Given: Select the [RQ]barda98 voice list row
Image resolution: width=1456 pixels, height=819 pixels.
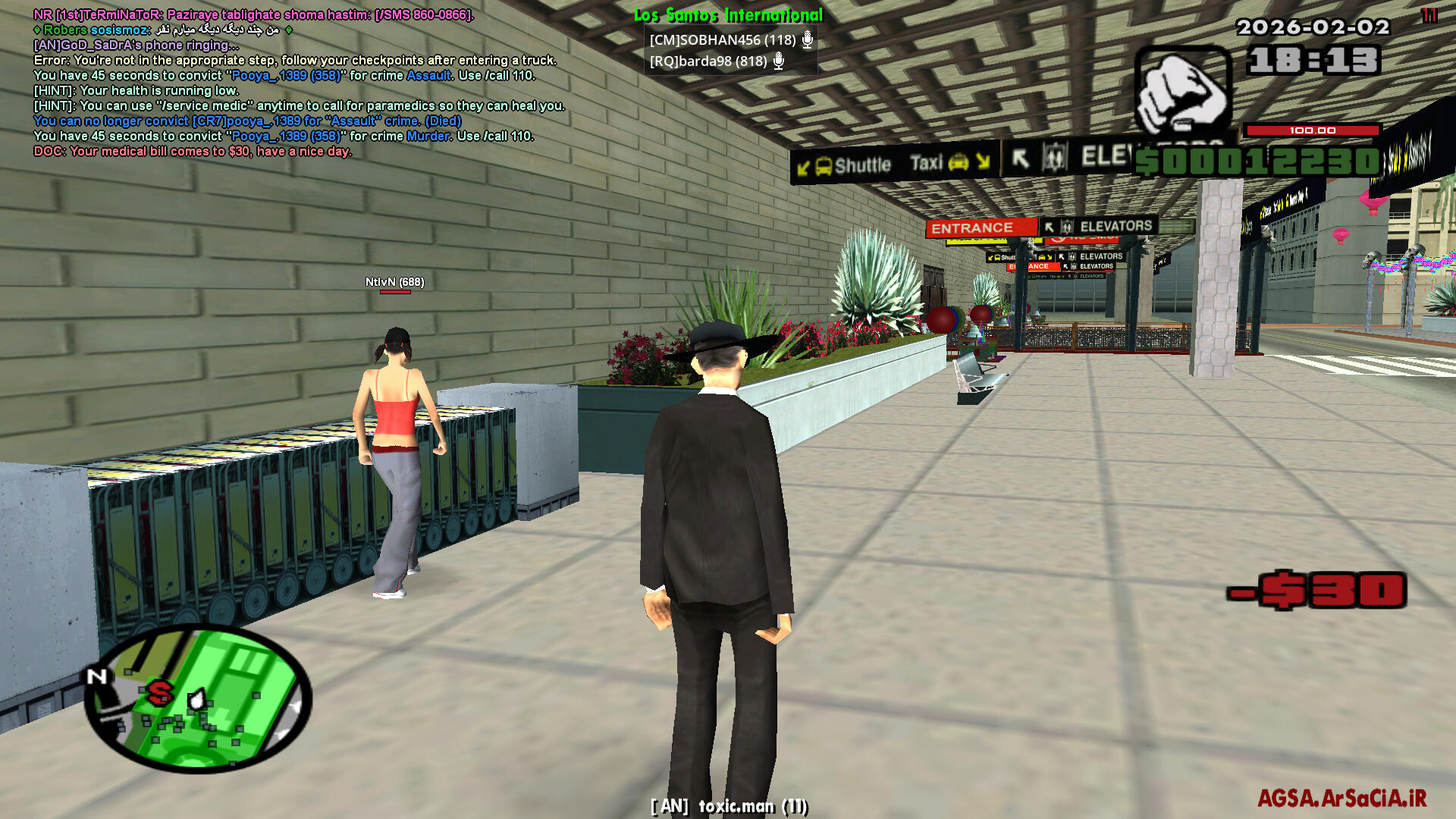Looking at the screenshot, I should point(708,61).
